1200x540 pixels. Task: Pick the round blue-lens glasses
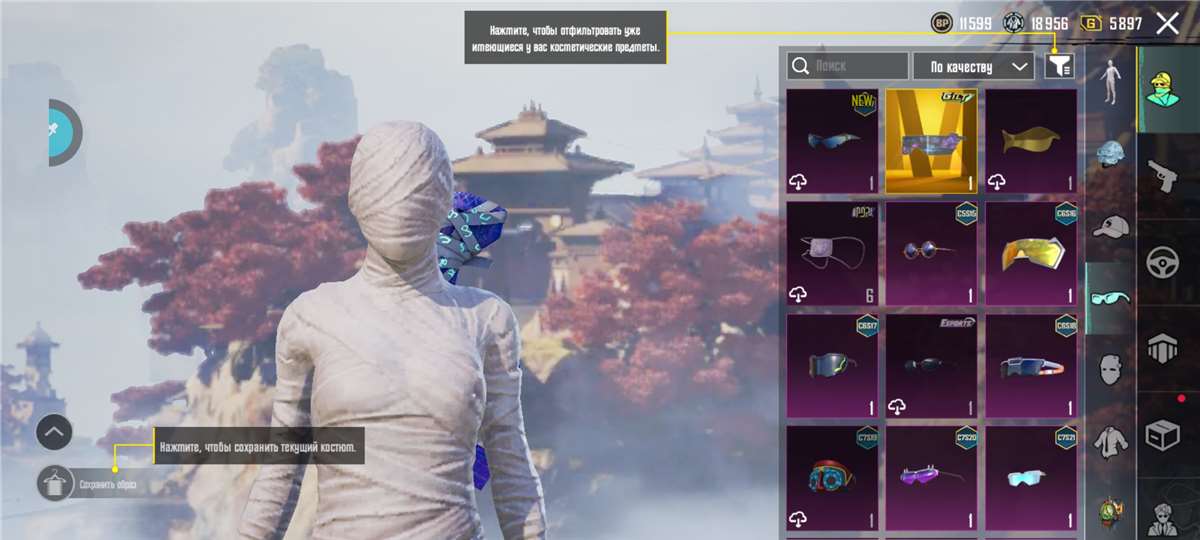(931, 254)
